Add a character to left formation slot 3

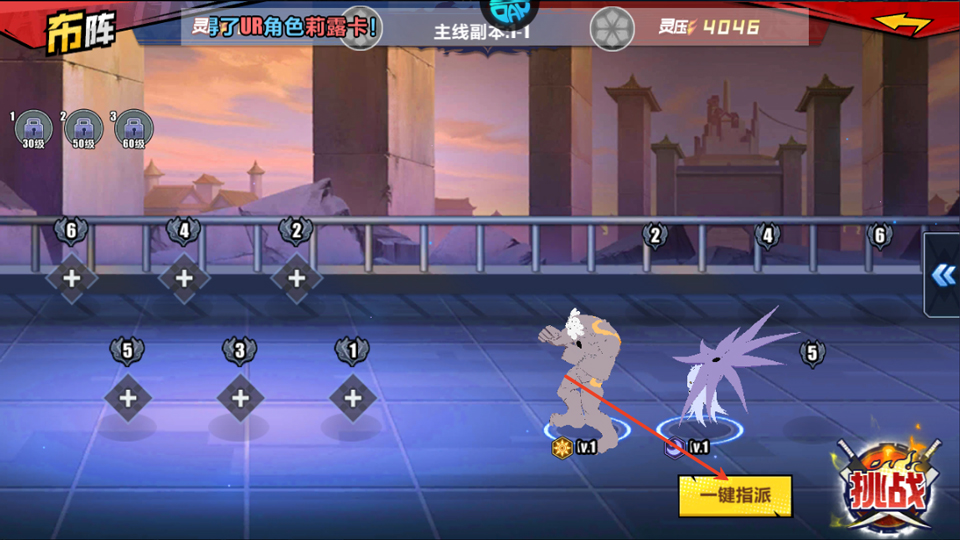tap(240, 398)
